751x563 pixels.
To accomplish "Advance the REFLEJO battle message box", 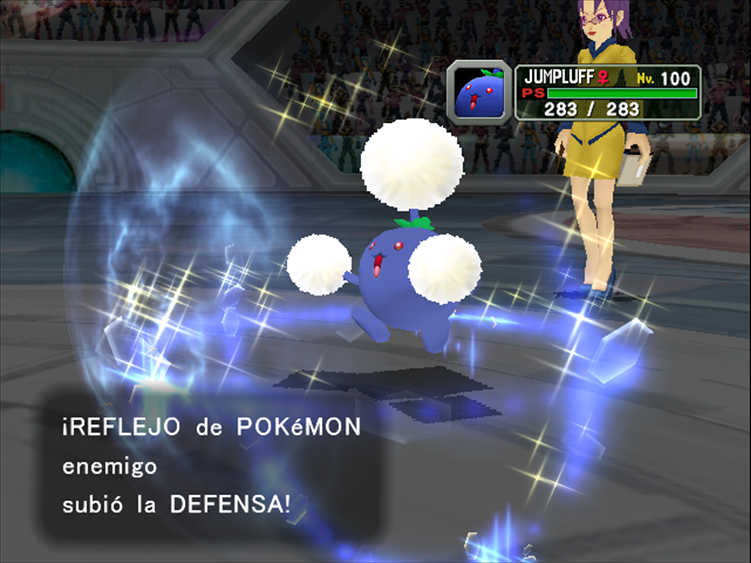I will [x=208, y=466].
